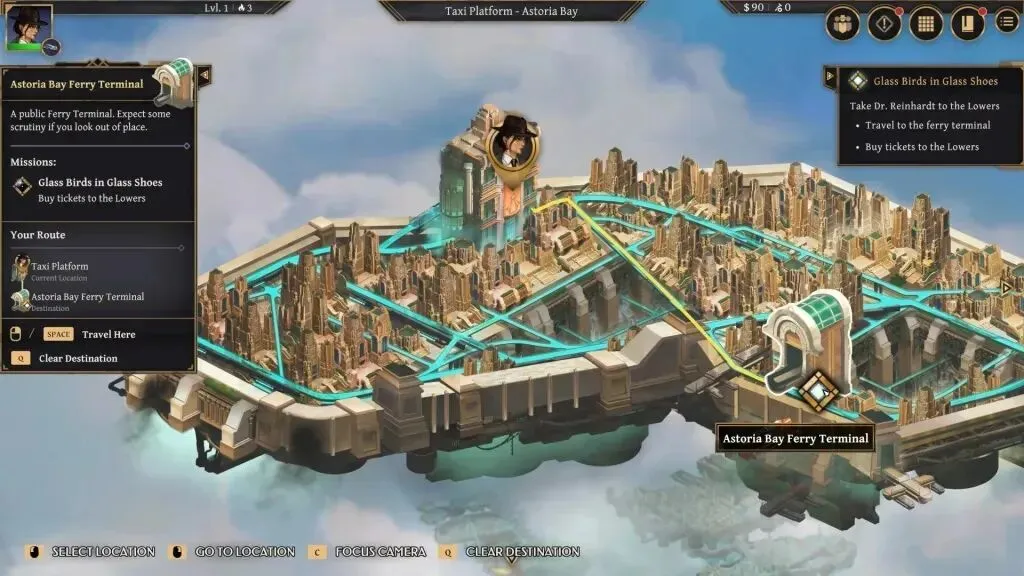Select the Glass Birds mission in info panel
The width and height of the screenshot is (1024, 576).
pyautogui.click(x=99, y=183)
